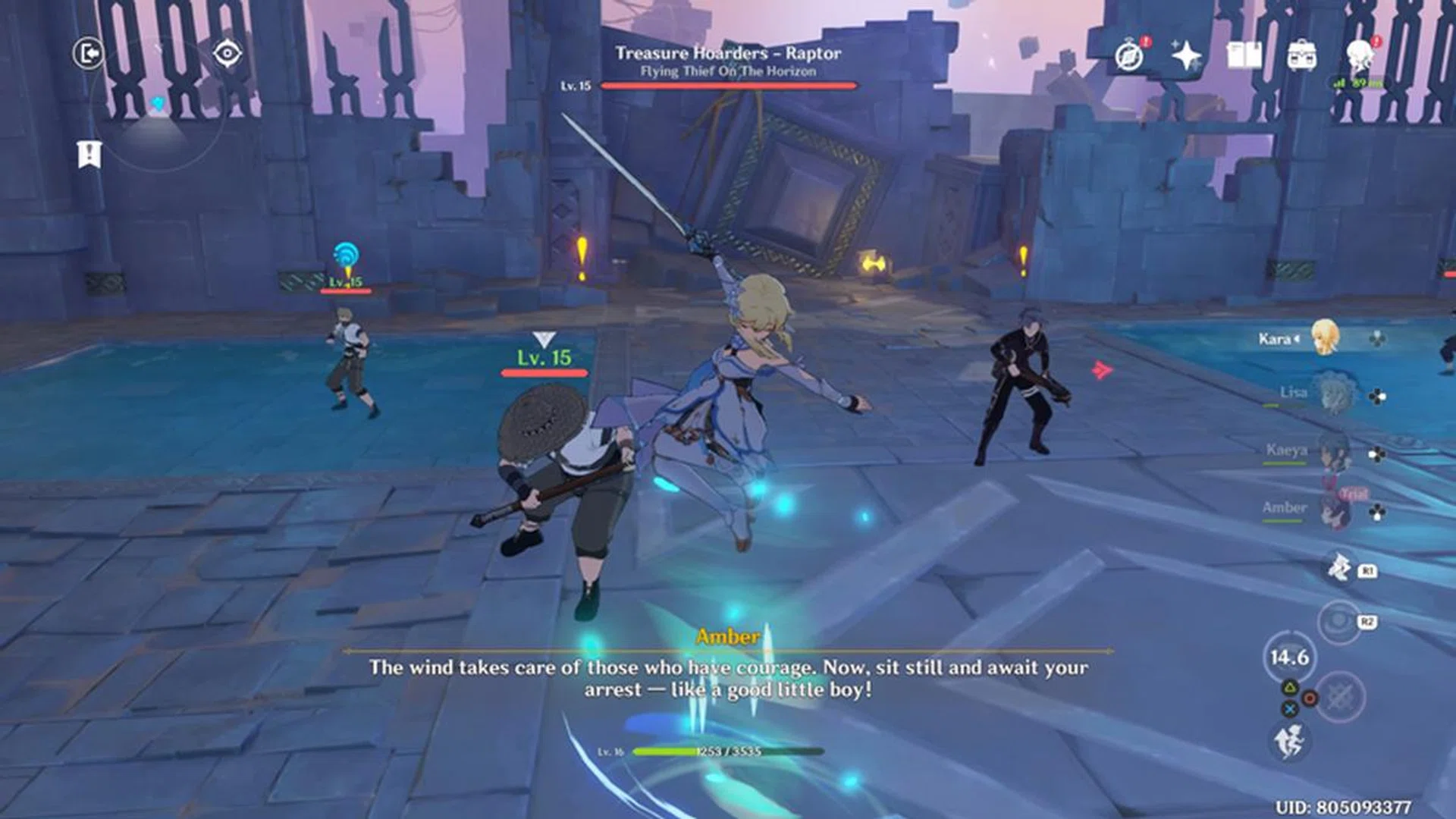Image resolution: width=1456 pixels, height=819 pixels.
Task: Open the Quest book icon
Action: click(x=1244, y=55)
